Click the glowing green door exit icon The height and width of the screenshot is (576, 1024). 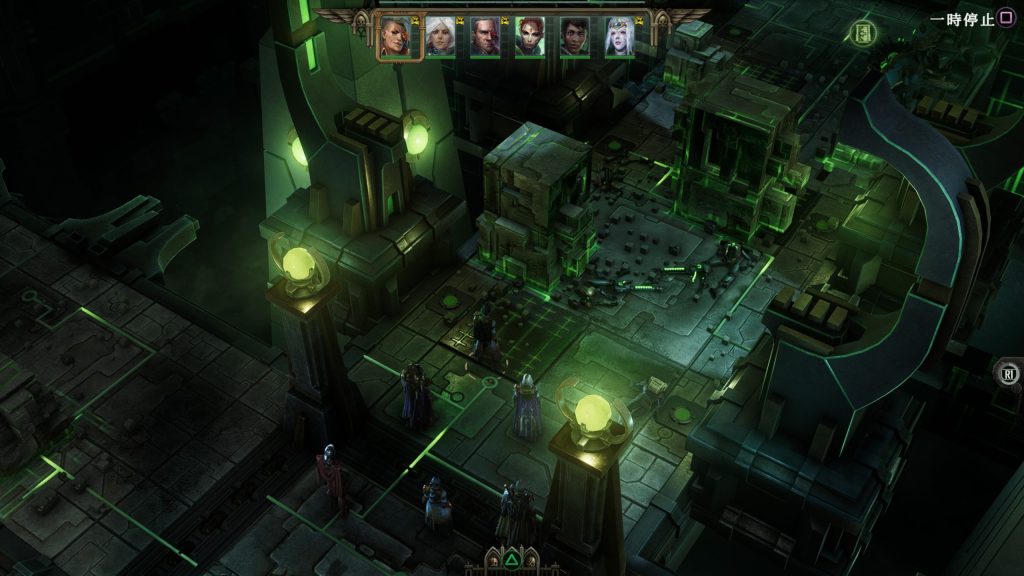[x=864, y=33]
